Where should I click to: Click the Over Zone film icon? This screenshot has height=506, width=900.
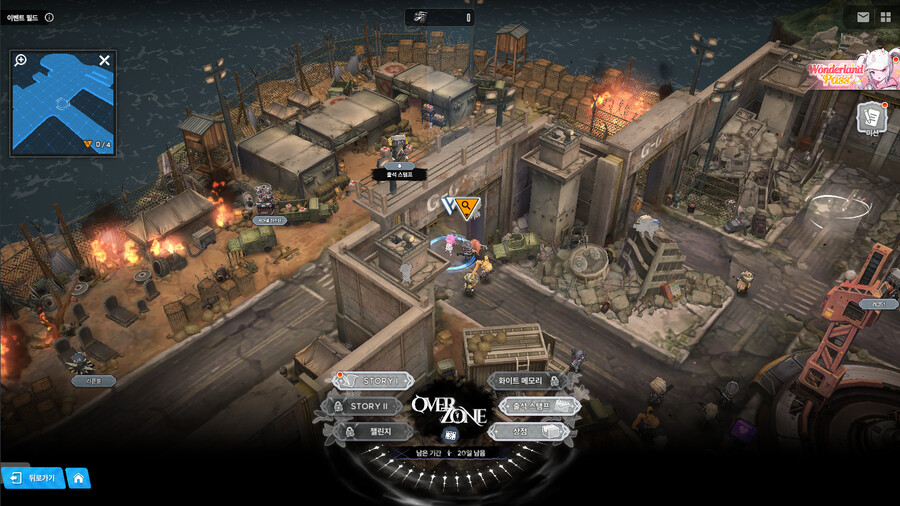pos(450,436)
